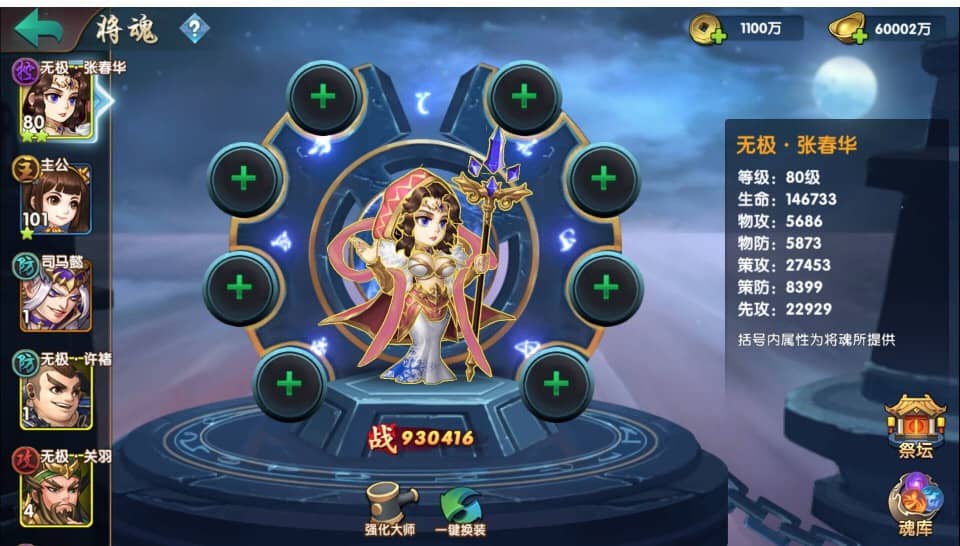Viewport: 960px width, 546px height.
Task: Choose the 司马懿 hero portrait
Action: click(x=57, y=292)
